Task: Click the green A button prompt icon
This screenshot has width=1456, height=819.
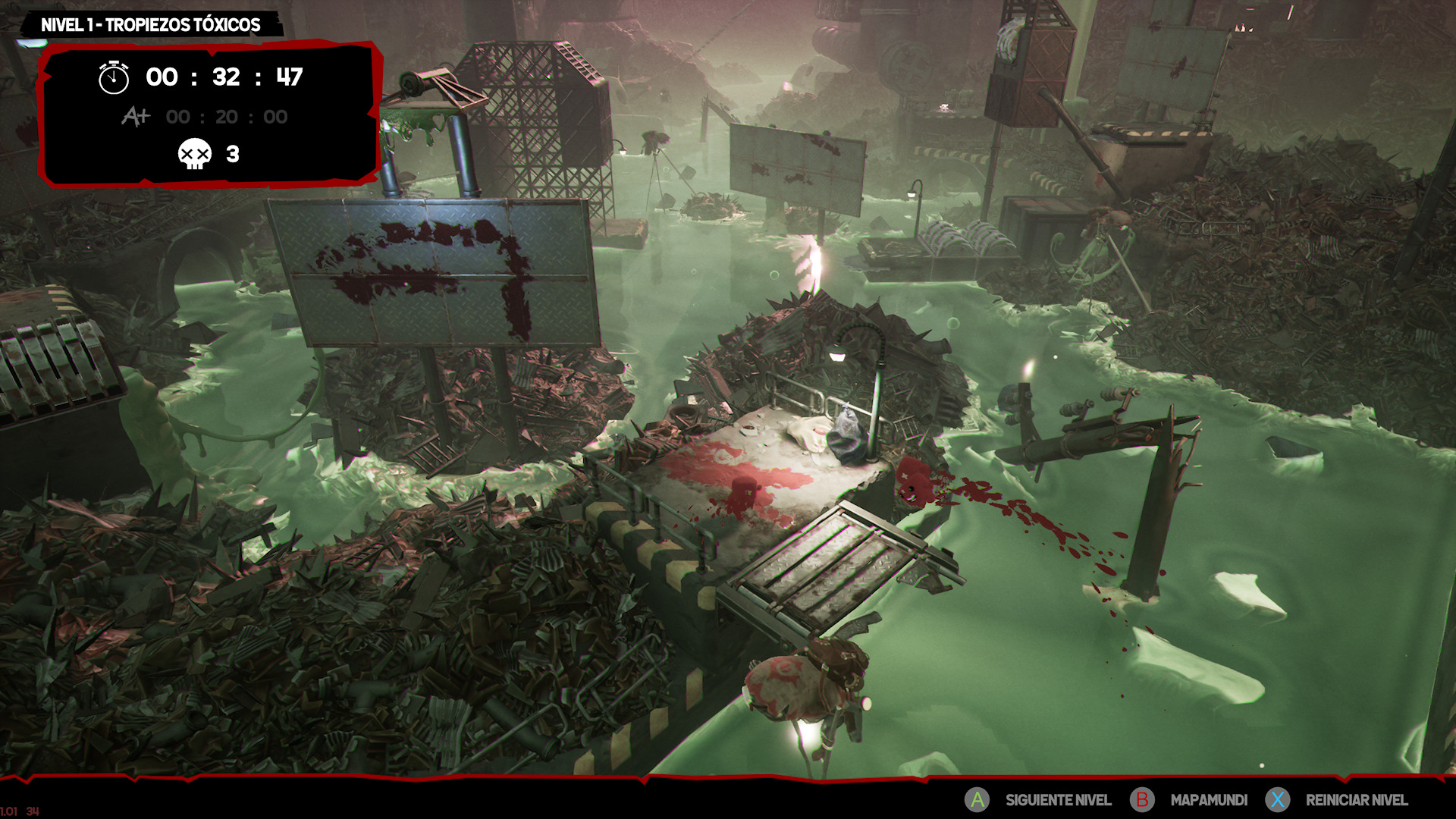Action: 977,799
